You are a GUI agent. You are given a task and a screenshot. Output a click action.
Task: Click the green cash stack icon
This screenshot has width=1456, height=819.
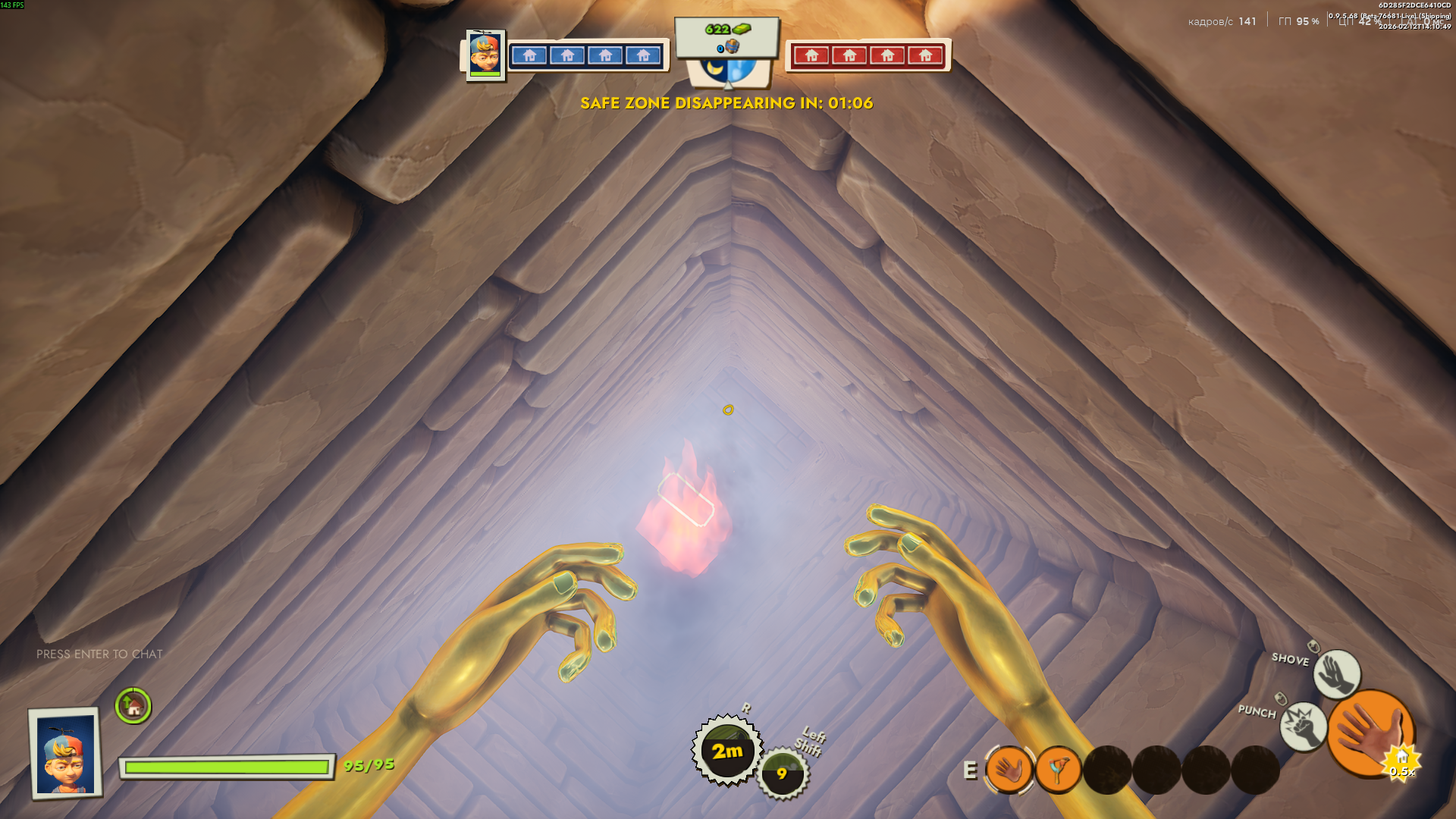coord(741,30)
